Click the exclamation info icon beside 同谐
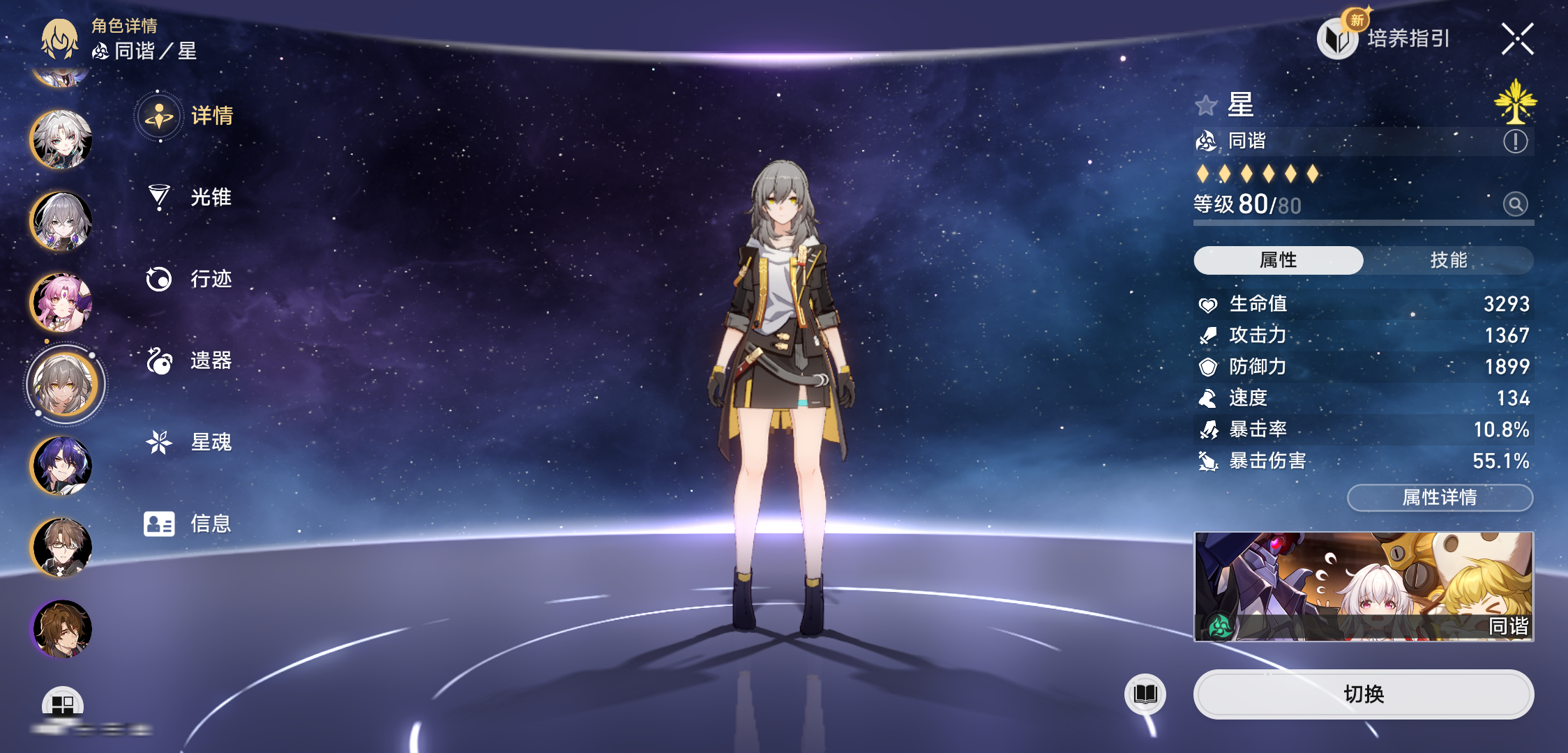This screenshot has height=753, width=1568. pyautogui.click(x=1515, y=142)
